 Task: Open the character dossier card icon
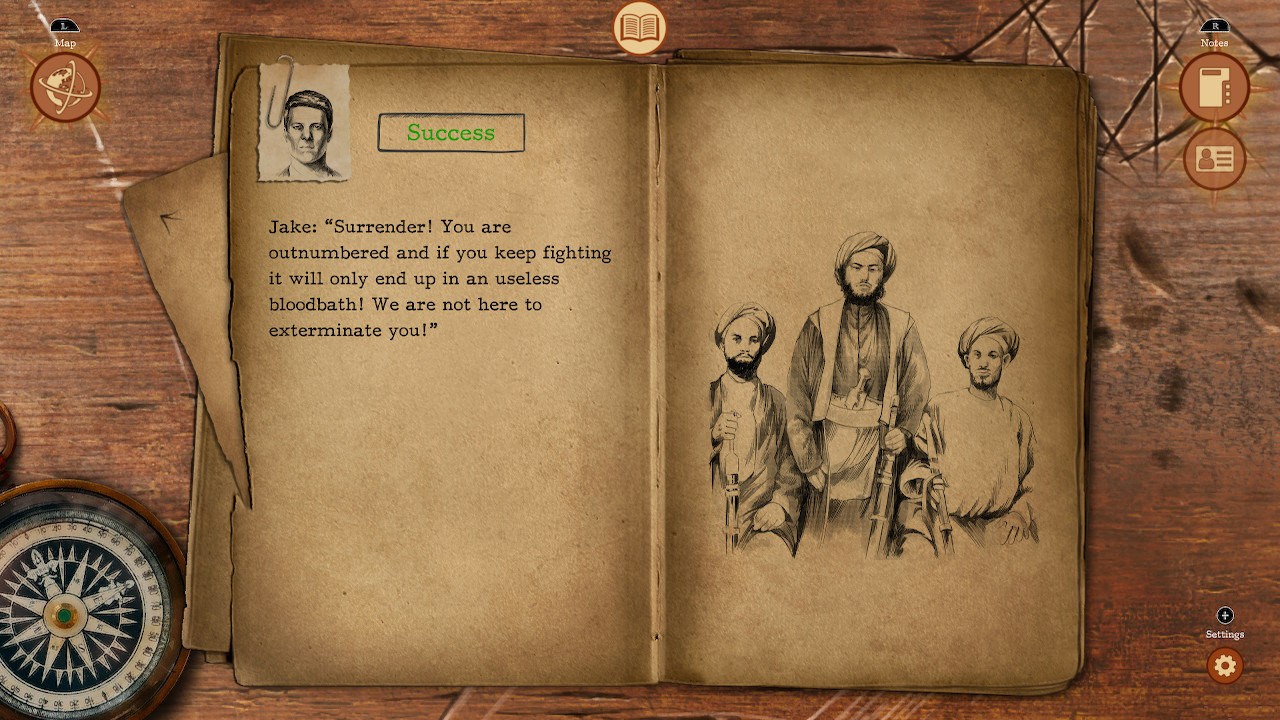[x=1213, y=158]
